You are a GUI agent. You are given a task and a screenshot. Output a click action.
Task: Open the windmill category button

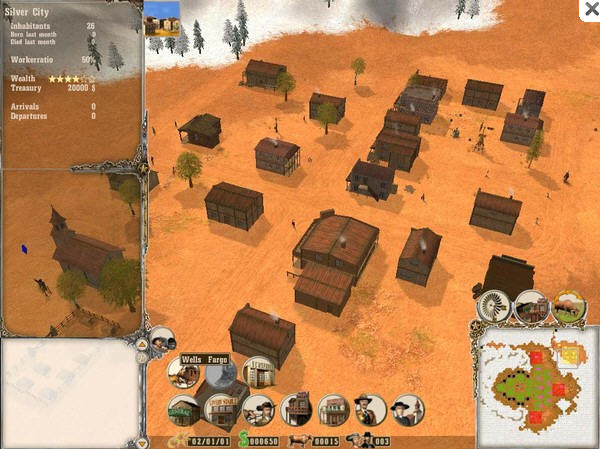pyautogui.click(x=494, y=306)
